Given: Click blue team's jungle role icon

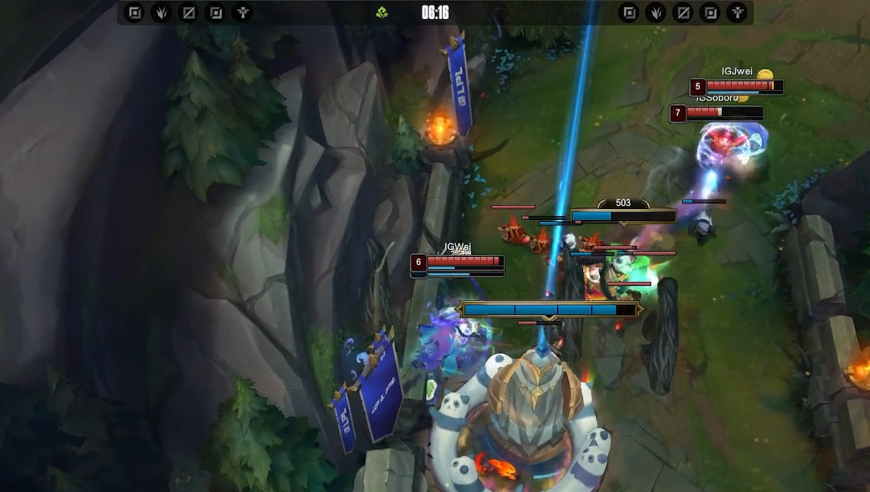Looking at the screenshot, I should (x=161, y=13).
